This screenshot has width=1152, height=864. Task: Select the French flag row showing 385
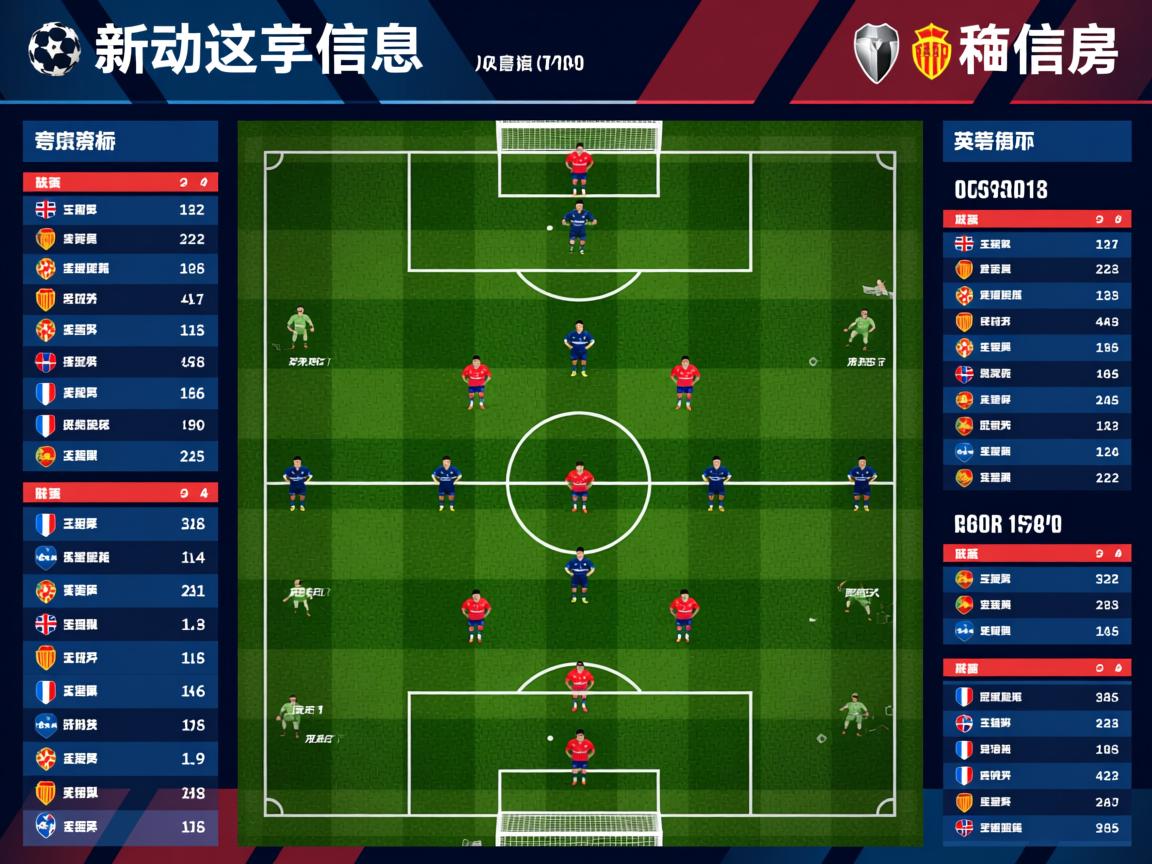coord(1037,697)
